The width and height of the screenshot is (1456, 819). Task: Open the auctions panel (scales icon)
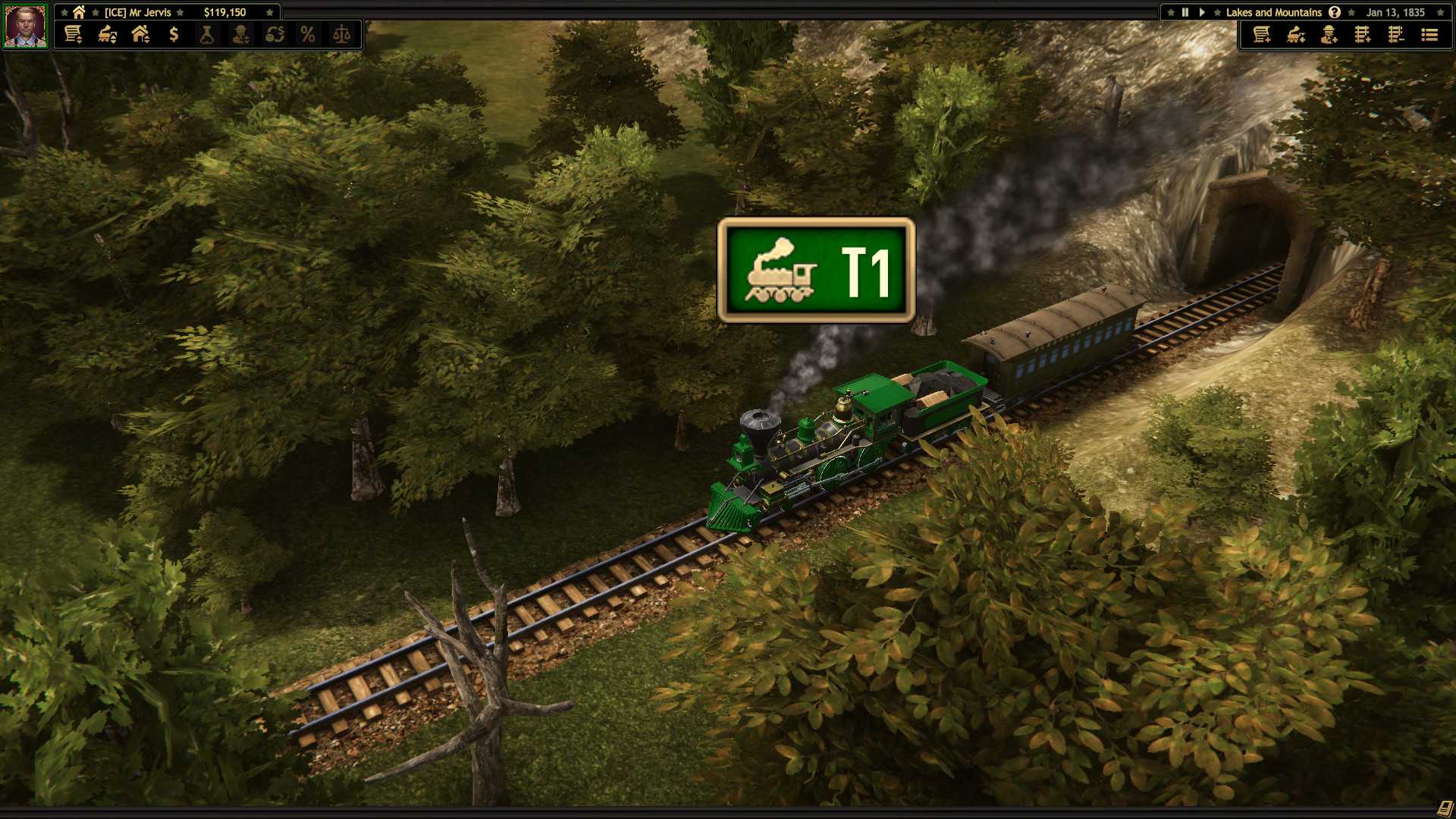(342, 33)
